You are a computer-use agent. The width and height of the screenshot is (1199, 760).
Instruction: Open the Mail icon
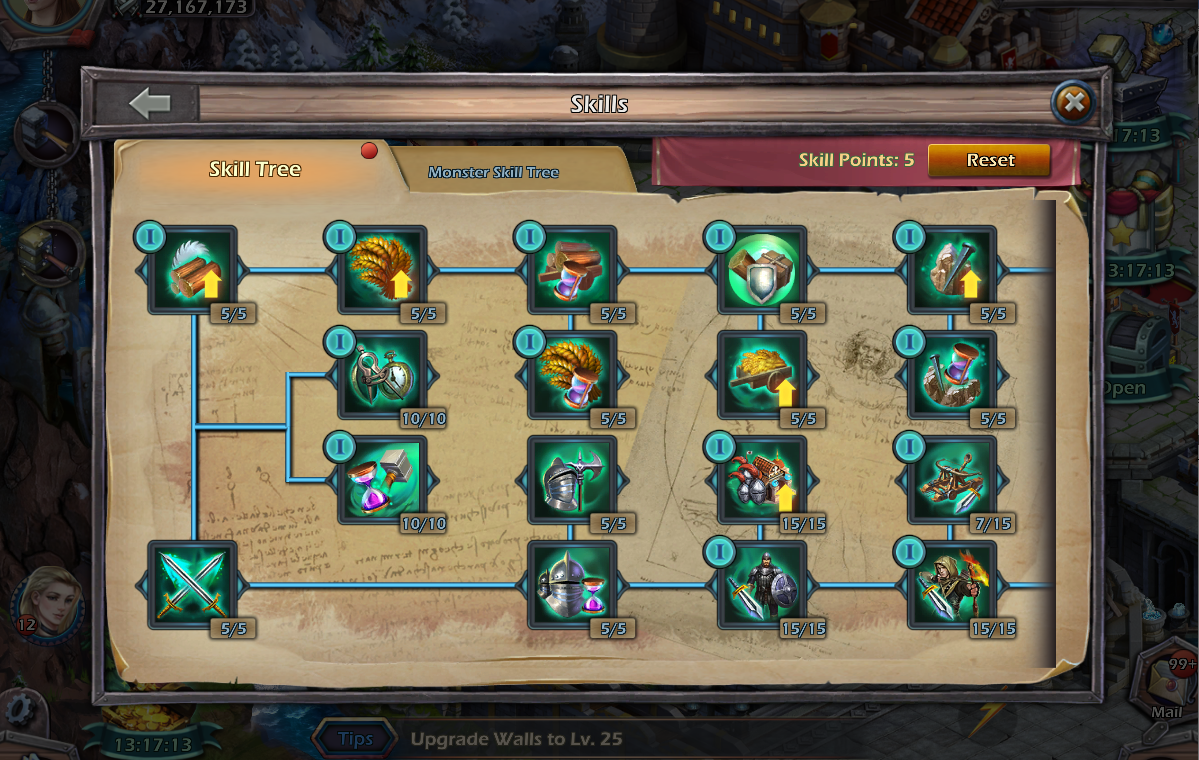(x=1165, y=690)
